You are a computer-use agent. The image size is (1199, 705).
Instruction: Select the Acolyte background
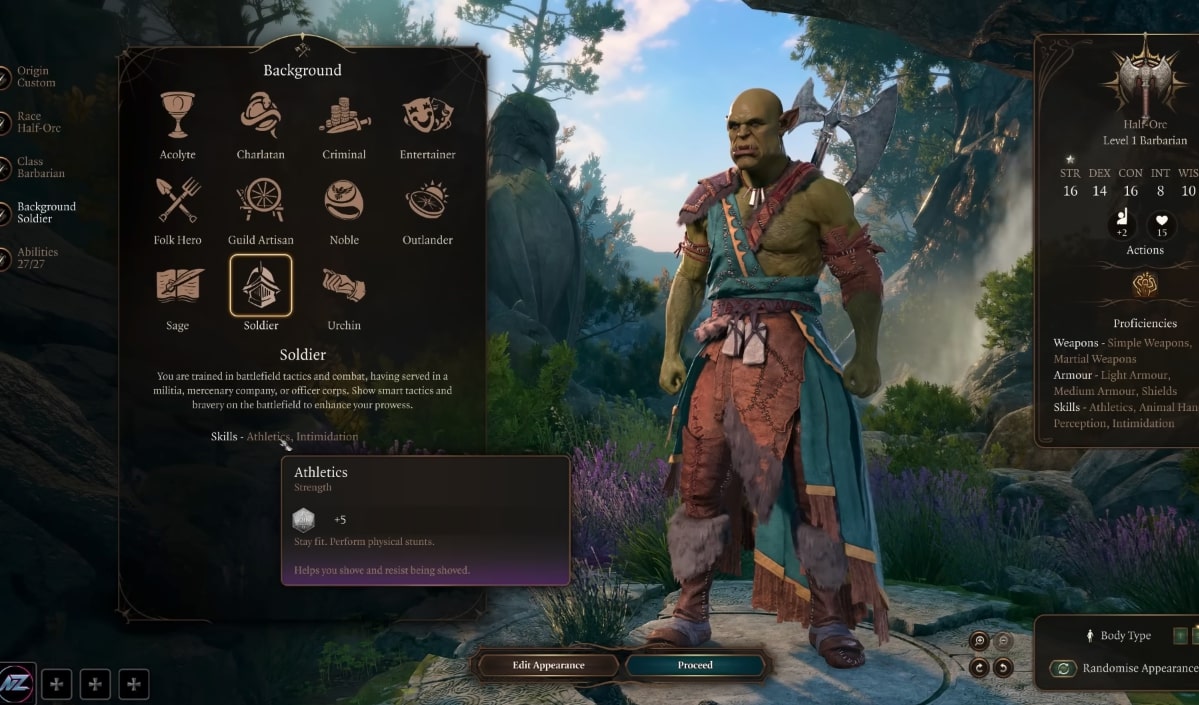pyautogui.click(x=177, y=117)
